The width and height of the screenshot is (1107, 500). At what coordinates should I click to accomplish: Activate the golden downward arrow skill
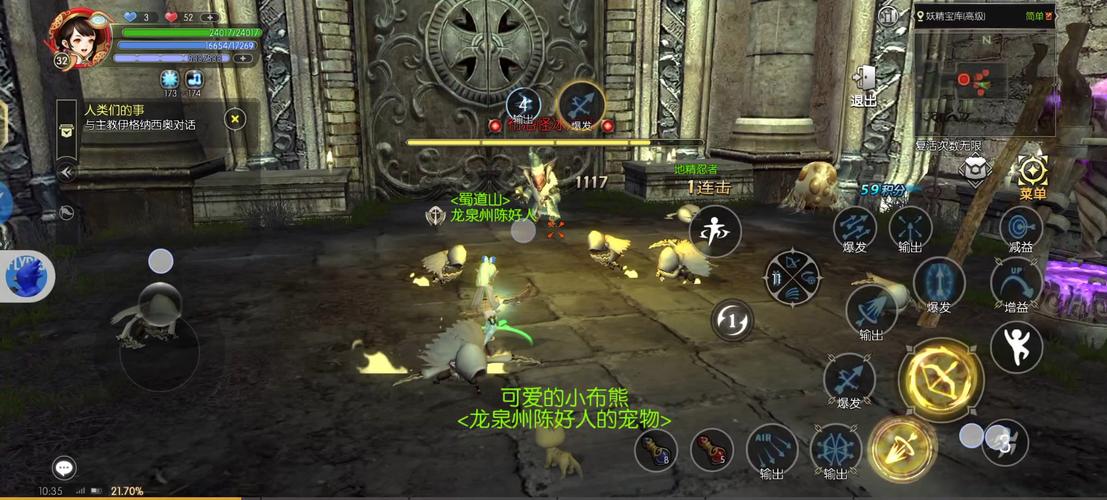click(x=902, y=447)
